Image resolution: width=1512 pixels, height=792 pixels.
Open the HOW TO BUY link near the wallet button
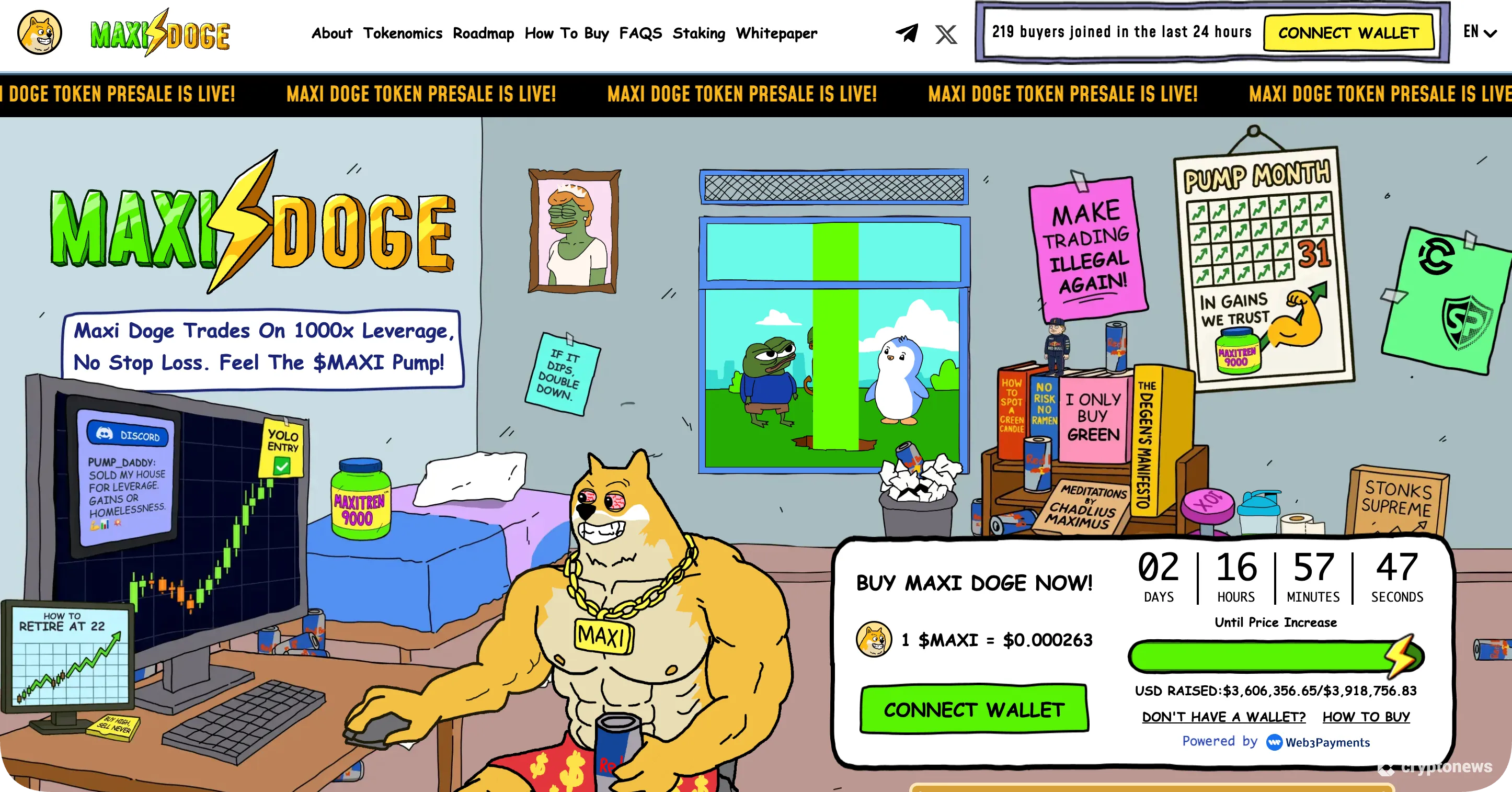pyautogui.click(x=1366, y=716)
